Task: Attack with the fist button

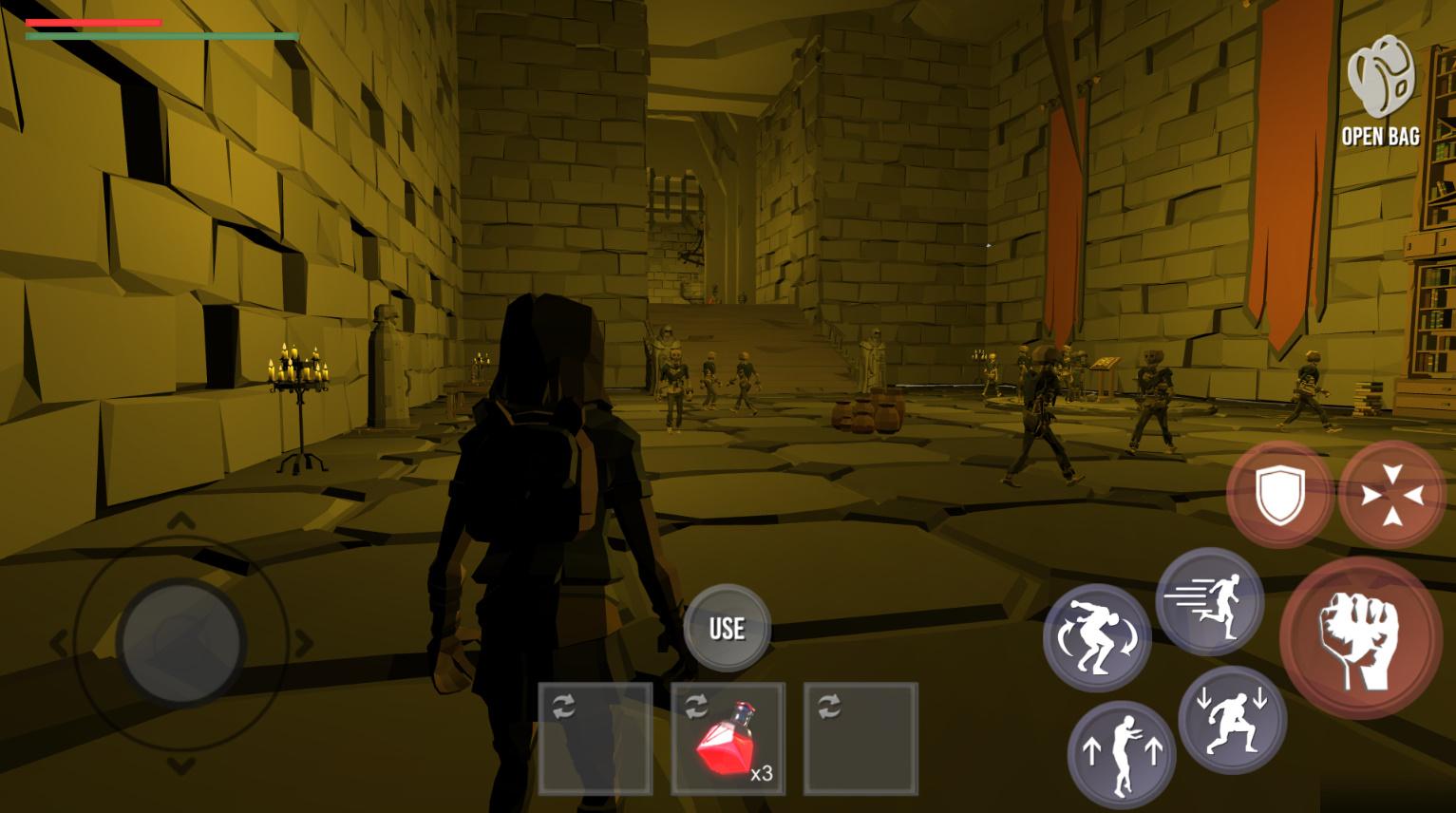Action: [1360, 637]
